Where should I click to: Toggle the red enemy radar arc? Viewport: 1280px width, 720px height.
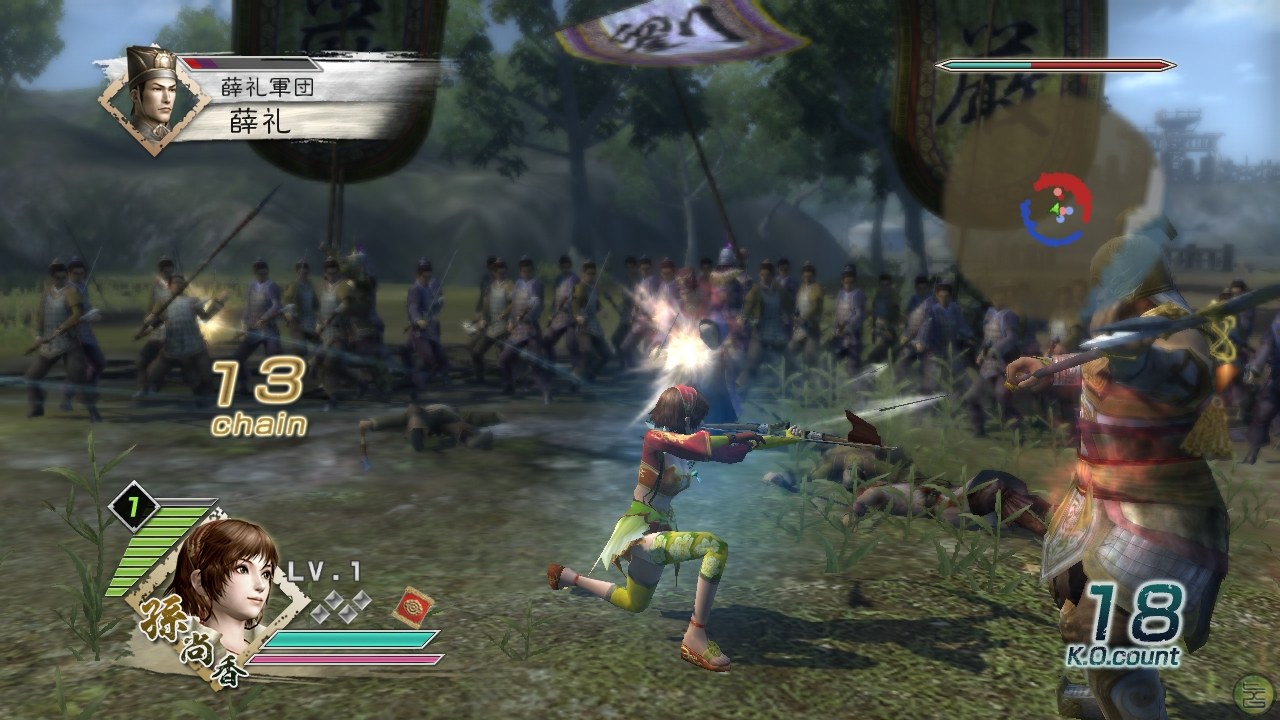(1062, 185)
